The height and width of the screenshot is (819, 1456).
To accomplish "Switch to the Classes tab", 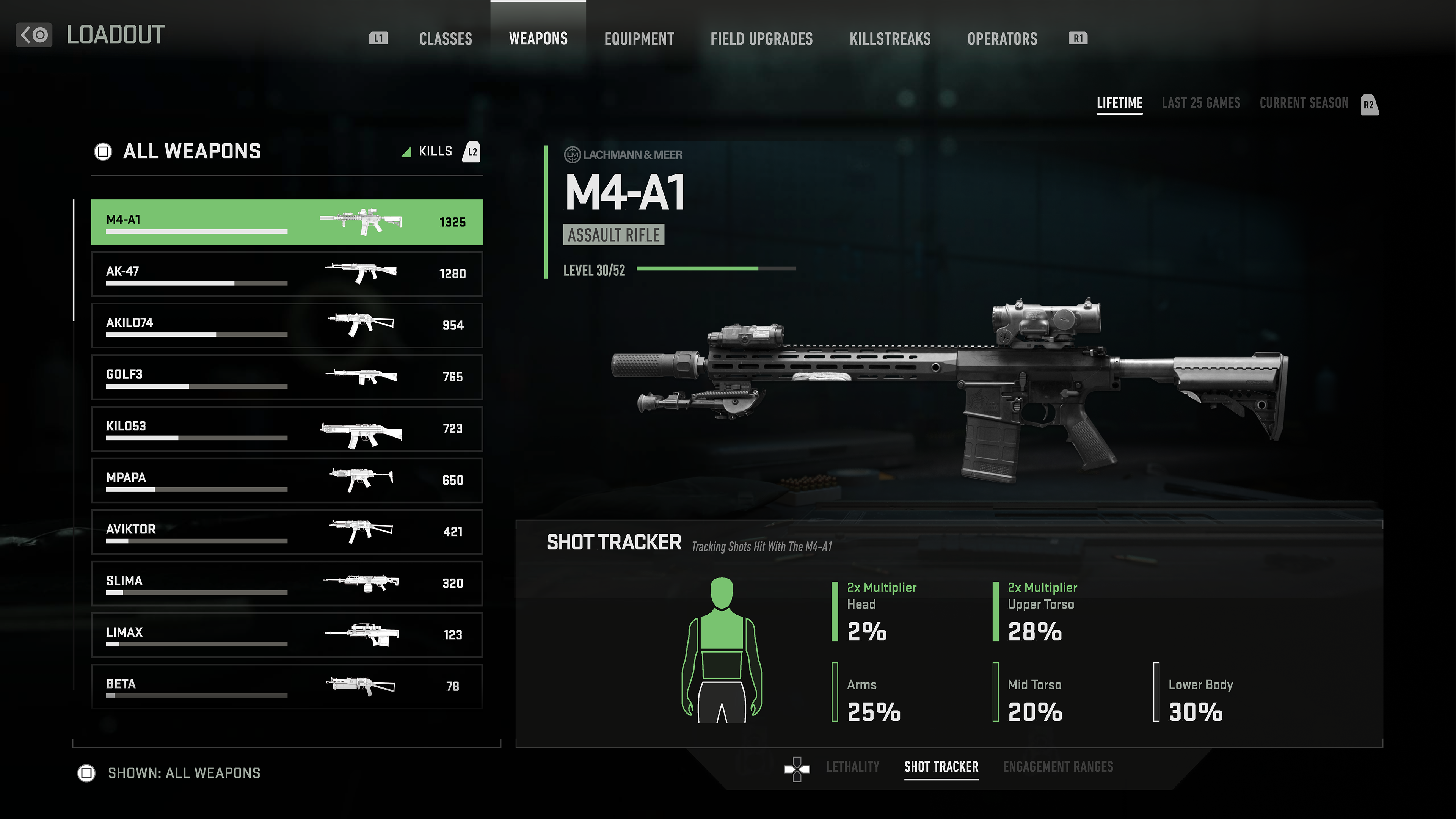I will pyautogui.click(x=446, y=38).
